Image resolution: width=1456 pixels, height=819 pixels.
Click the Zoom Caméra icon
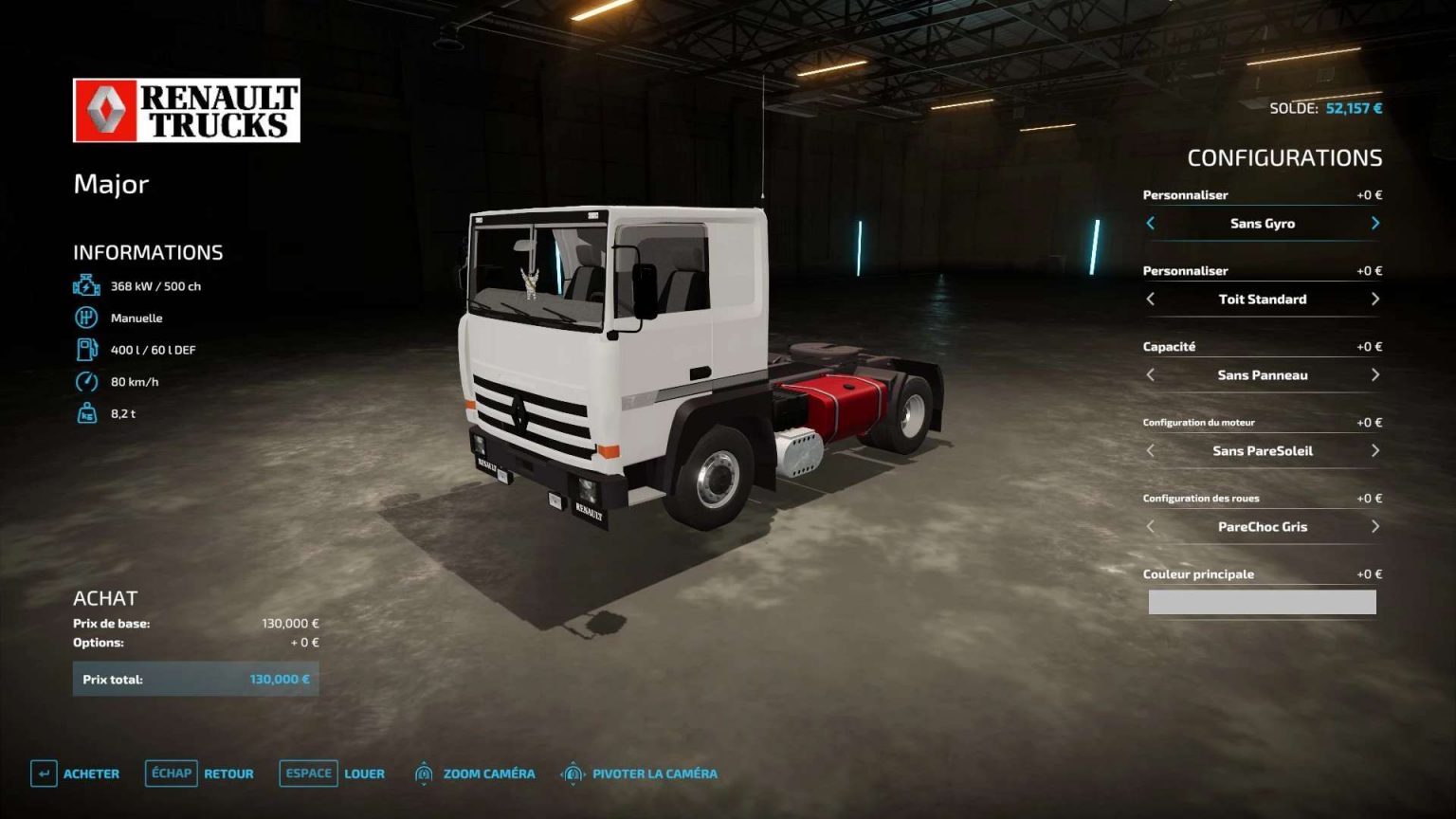click(424, 773)
